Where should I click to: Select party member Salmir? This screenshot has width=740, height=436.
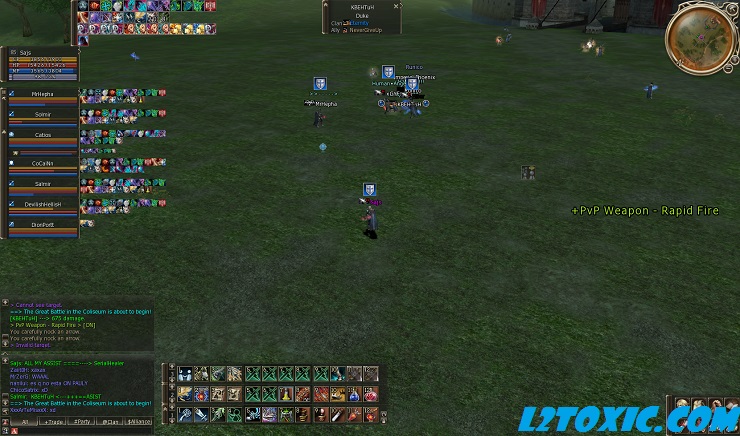pos(42,183)
